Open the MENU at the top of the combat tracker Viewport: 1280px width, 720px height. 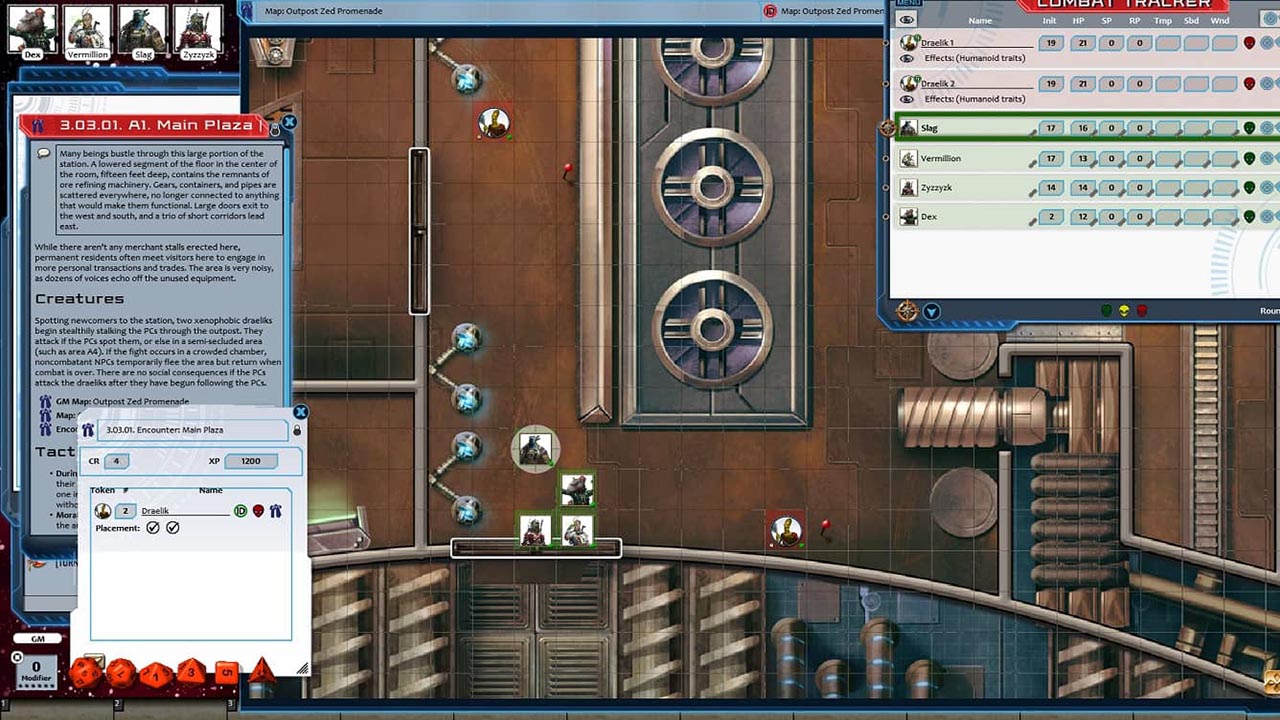click(908, 4)
